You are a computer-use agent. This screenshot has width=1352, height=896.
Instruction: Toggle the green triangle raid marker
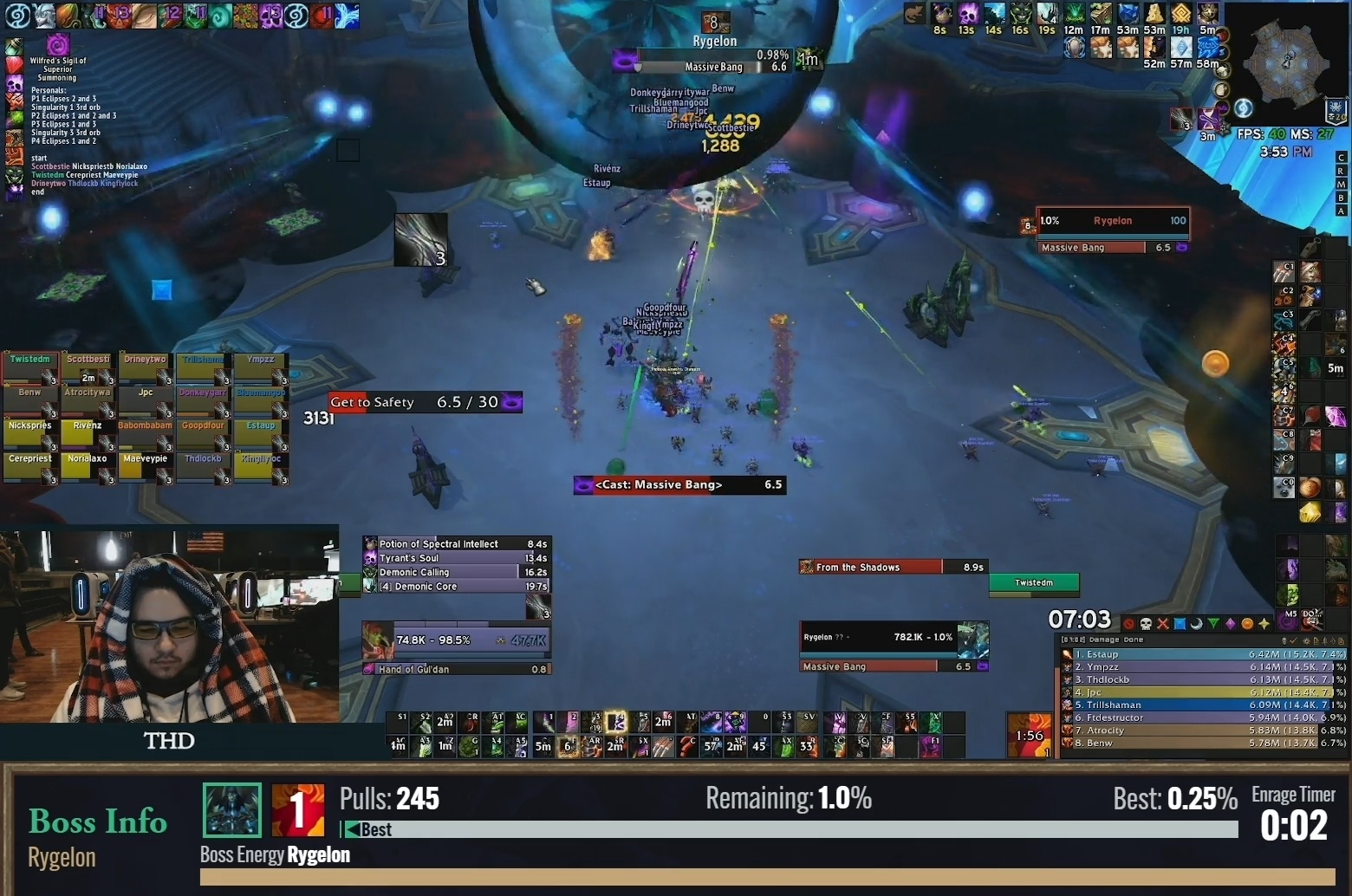click(x=1213, y=623)
